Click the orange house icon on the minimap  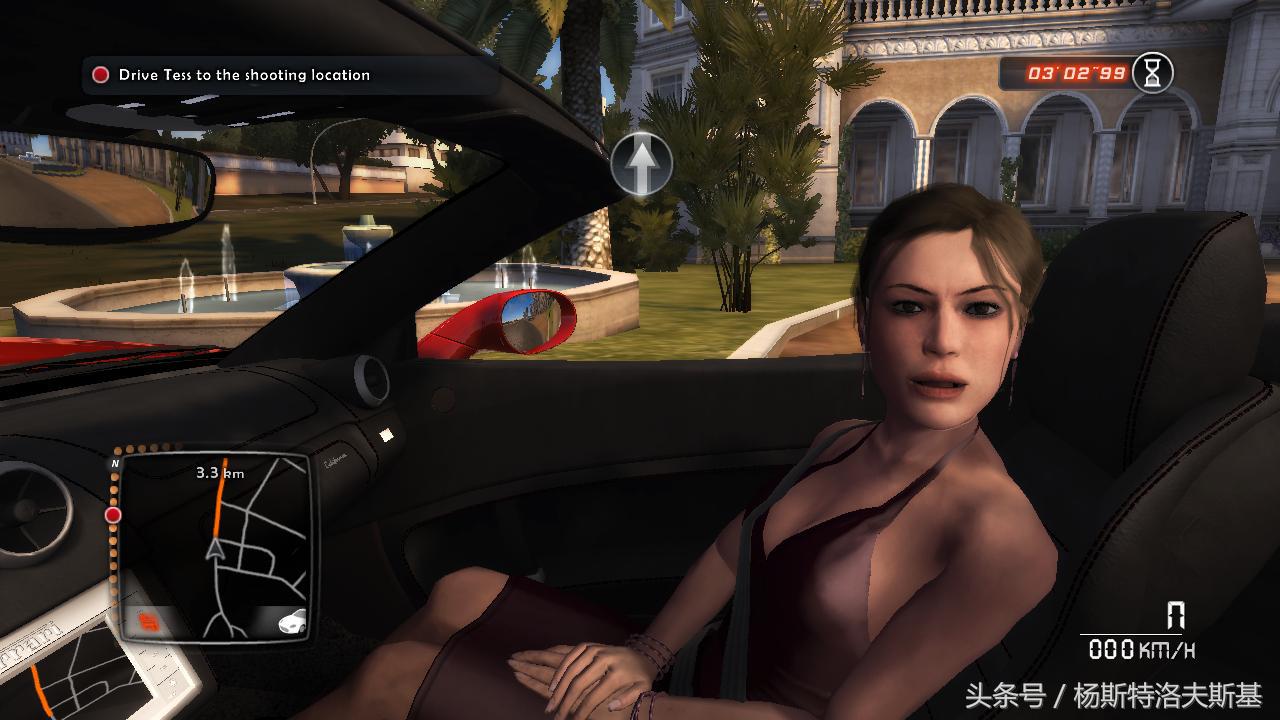click(x=148, y=624)
